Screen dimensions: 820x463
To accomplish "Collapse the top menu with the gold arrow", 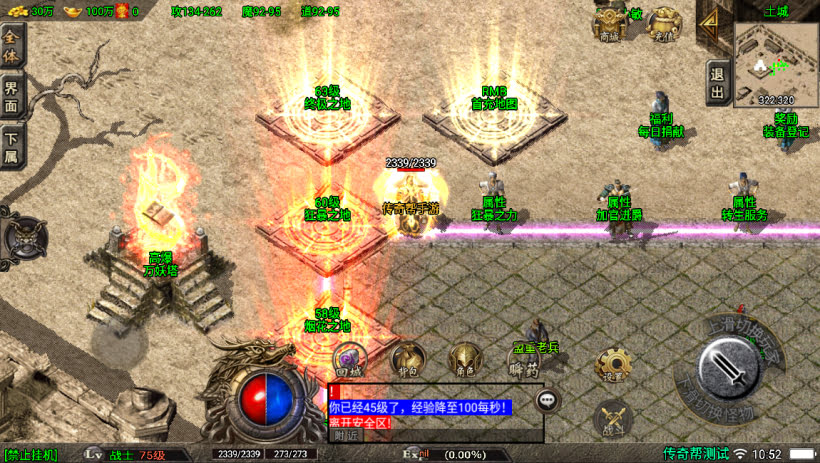I will coord(711,27).
